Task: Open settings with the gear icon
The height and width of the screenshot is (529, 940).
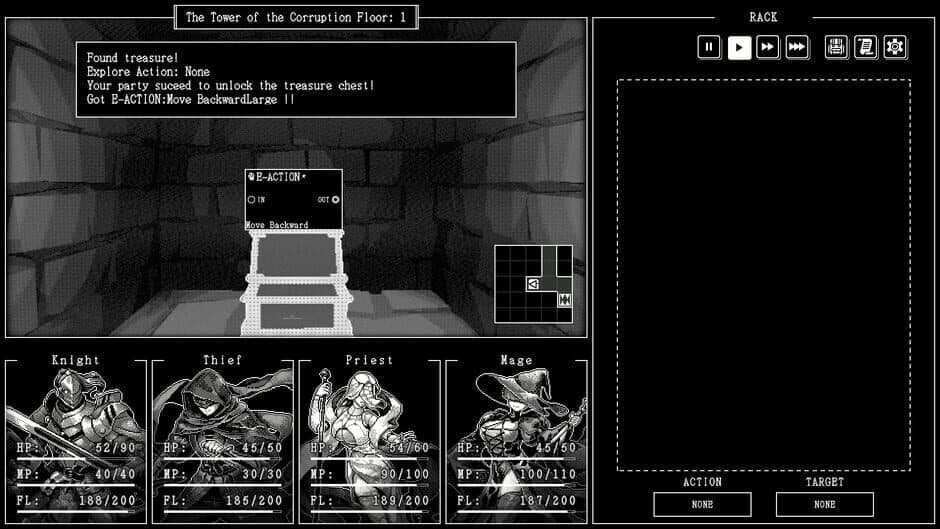Action: (x=895, y=47)
